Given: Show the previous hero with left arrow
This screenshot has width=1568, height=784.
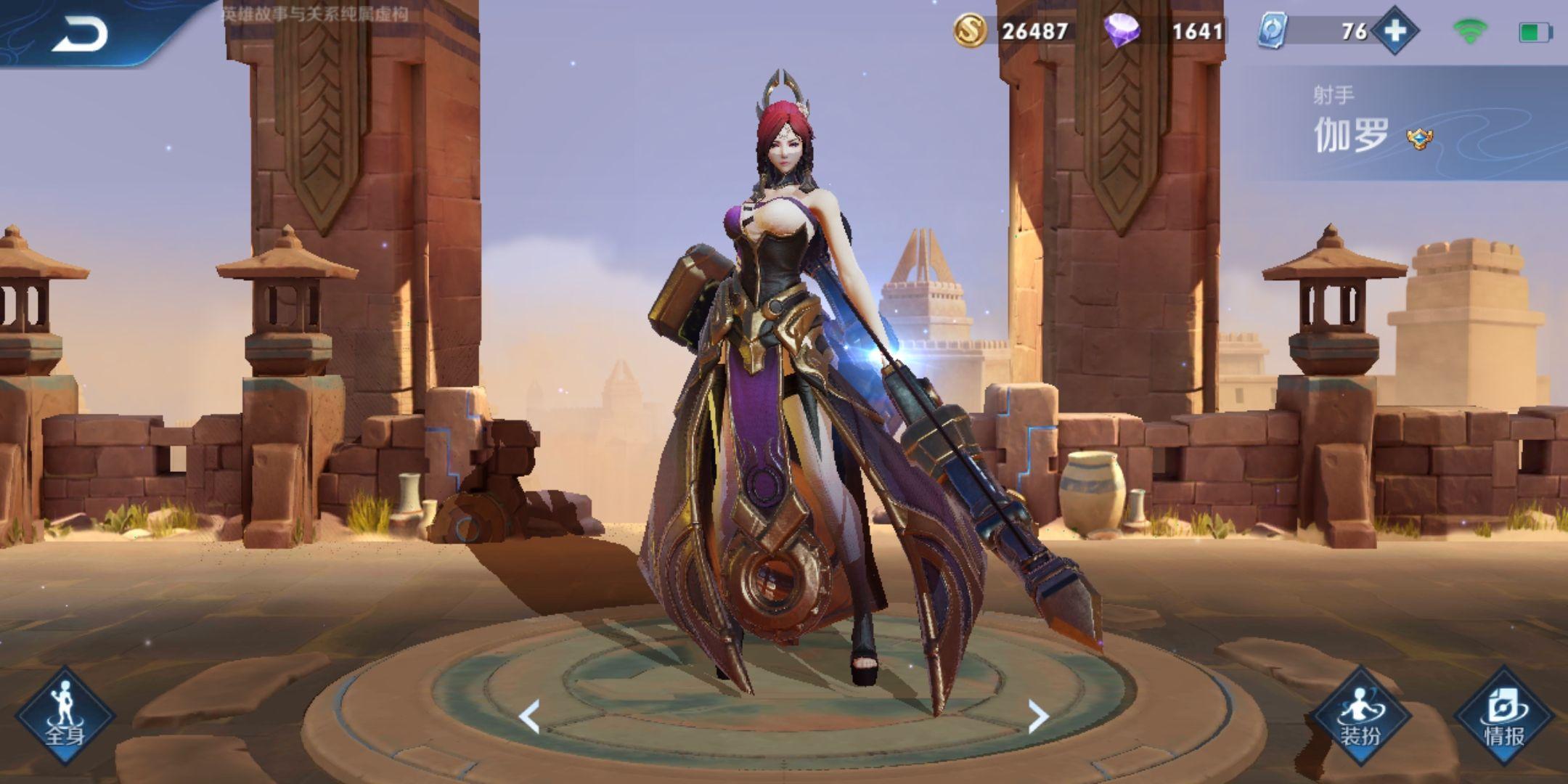Looking at the screenshot, I should click(529, 716).
